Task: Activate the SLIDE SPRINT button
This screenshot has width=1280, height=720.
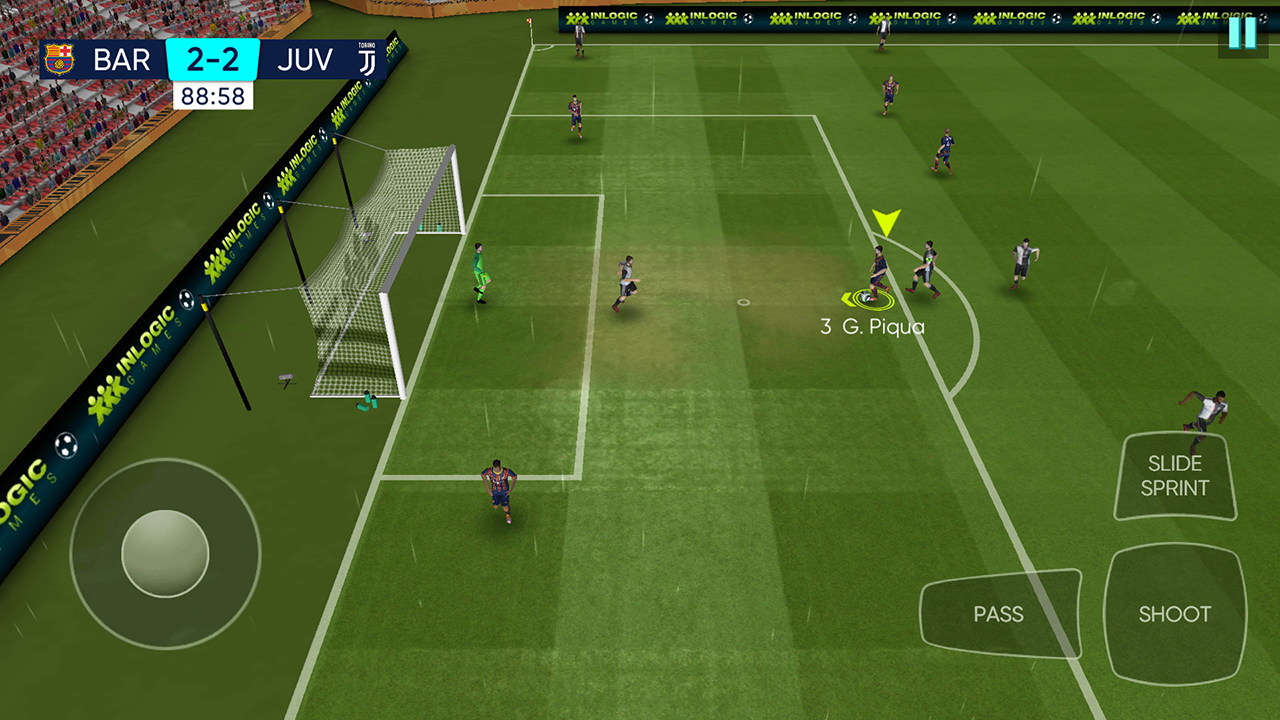Action: coord(1175,476)
